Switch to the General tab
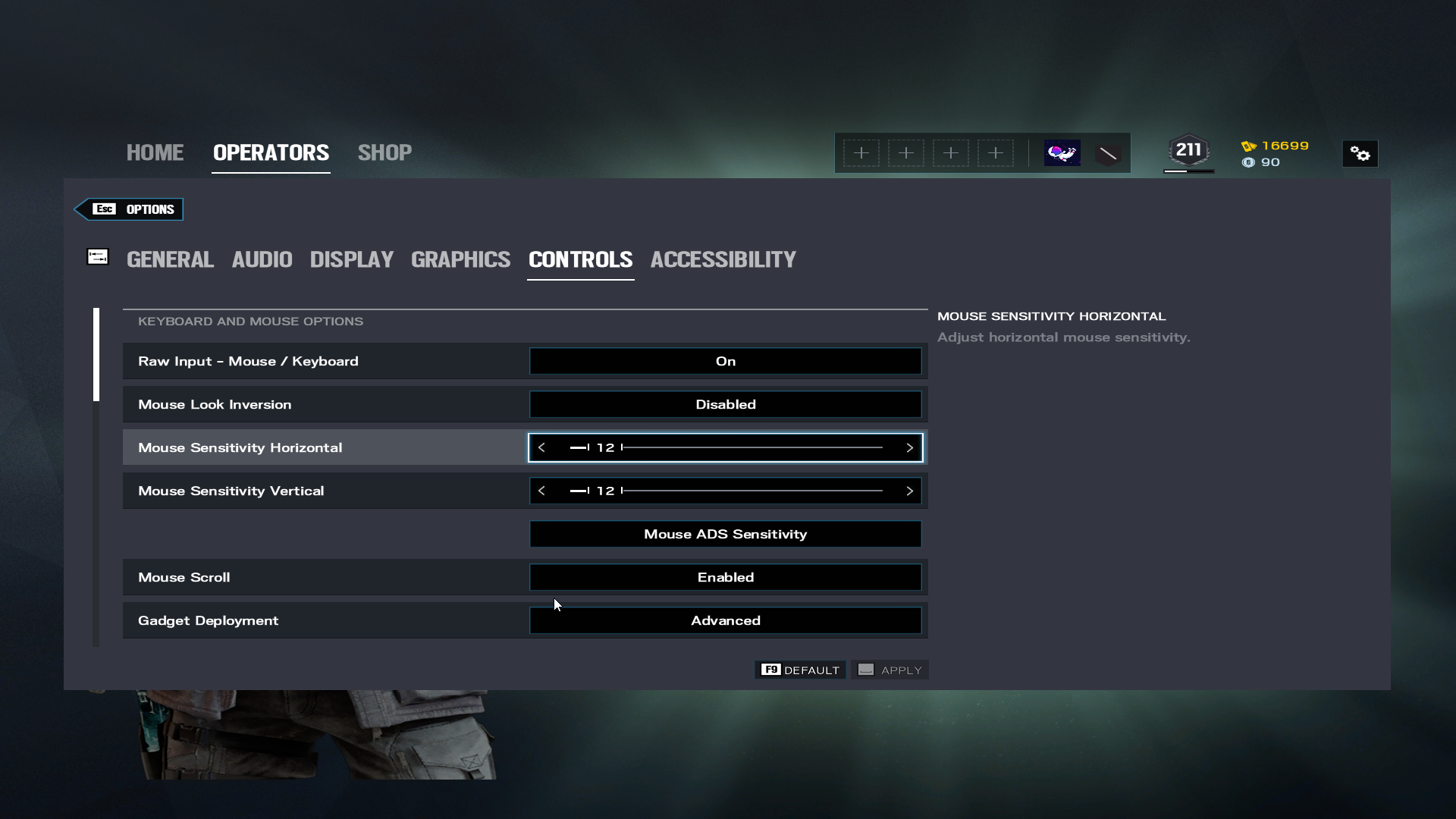This screenshot has height=819, width=1456. click(170, 259)
